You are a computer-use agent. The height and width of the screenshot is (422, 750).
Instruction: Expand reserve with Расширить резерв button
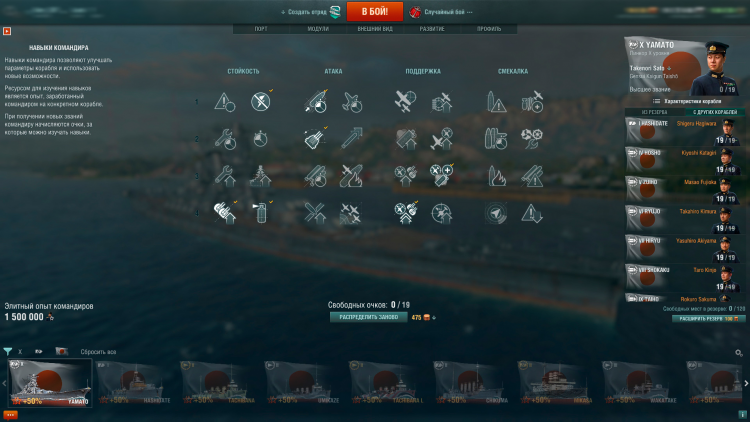tap(707, 318)
